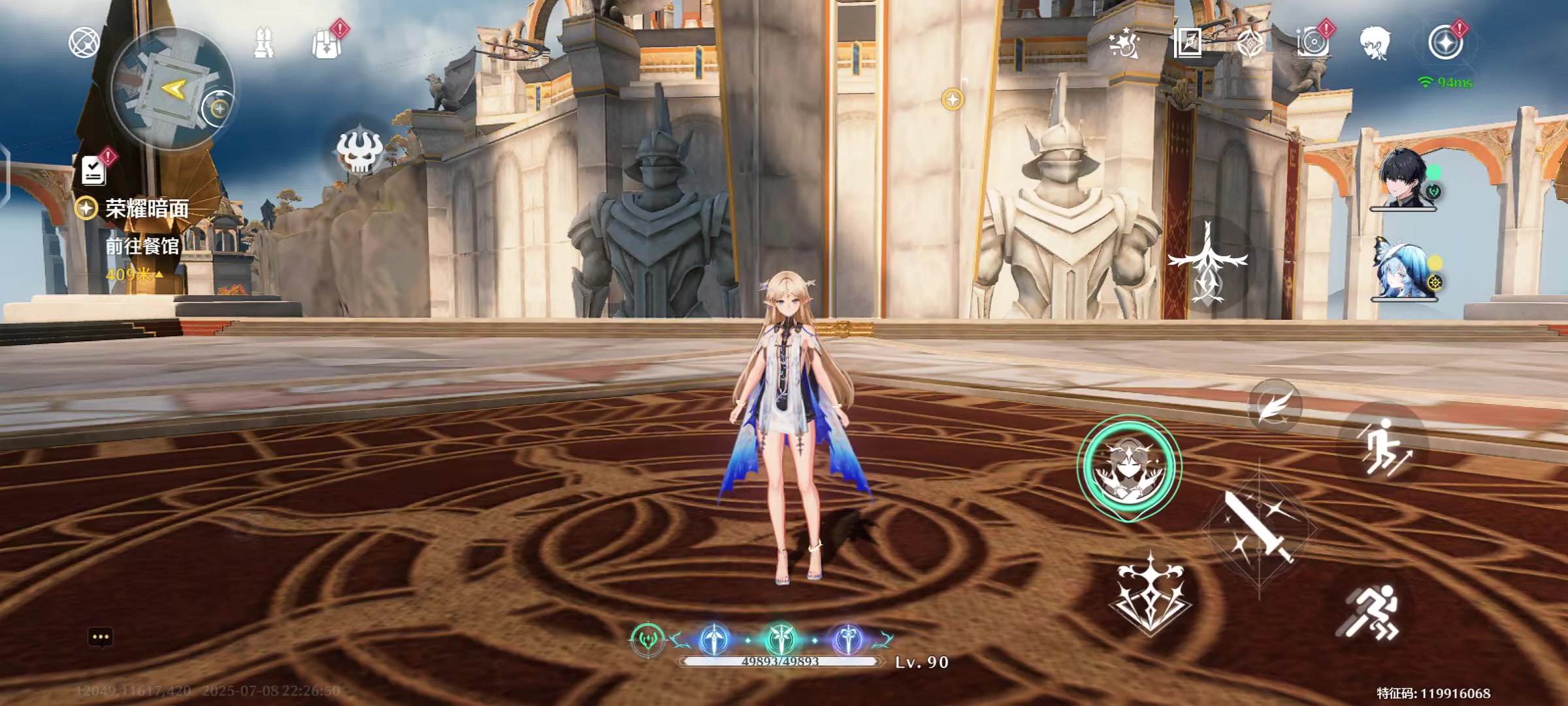Open the chat bubble button
The width and height of the screenshot is (1568, 706).
tap(101, 637)
